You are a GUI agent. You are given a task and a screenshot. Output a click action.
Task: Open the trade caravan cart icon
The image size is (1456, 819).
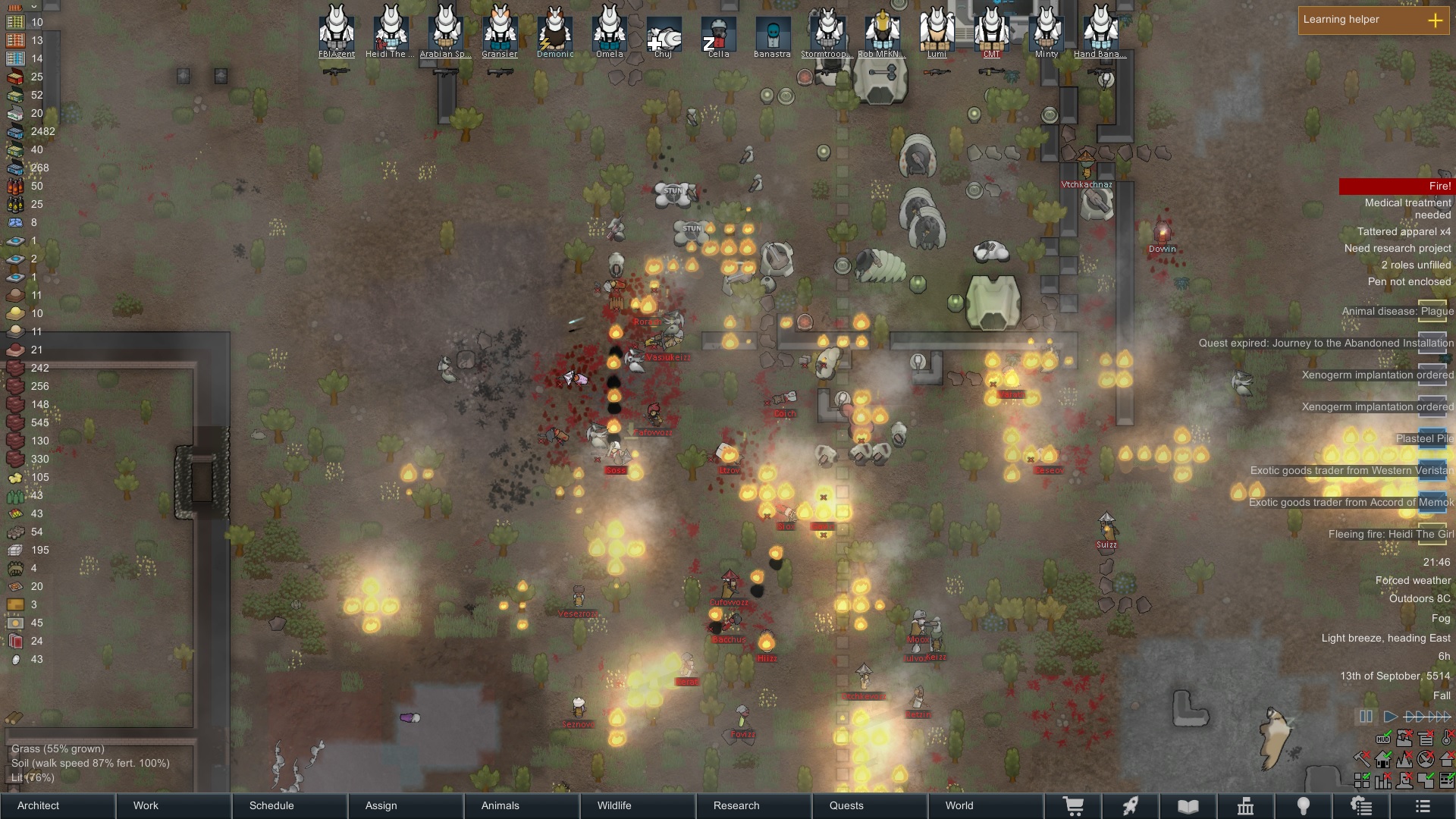pyautogui.click(x=1072, y=805)
